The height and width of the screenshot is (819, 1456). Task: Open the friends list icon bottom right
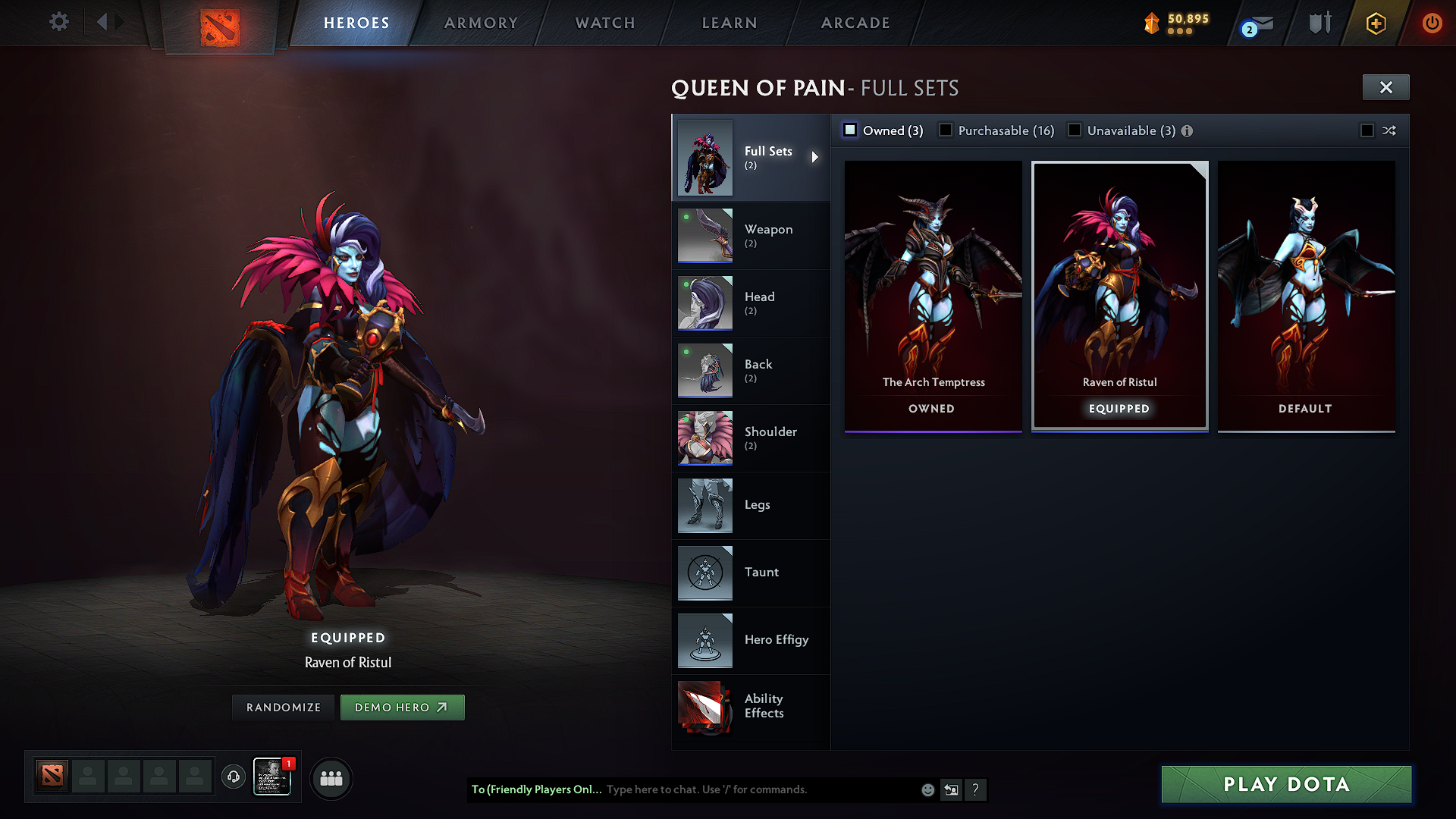pos(331,779)
